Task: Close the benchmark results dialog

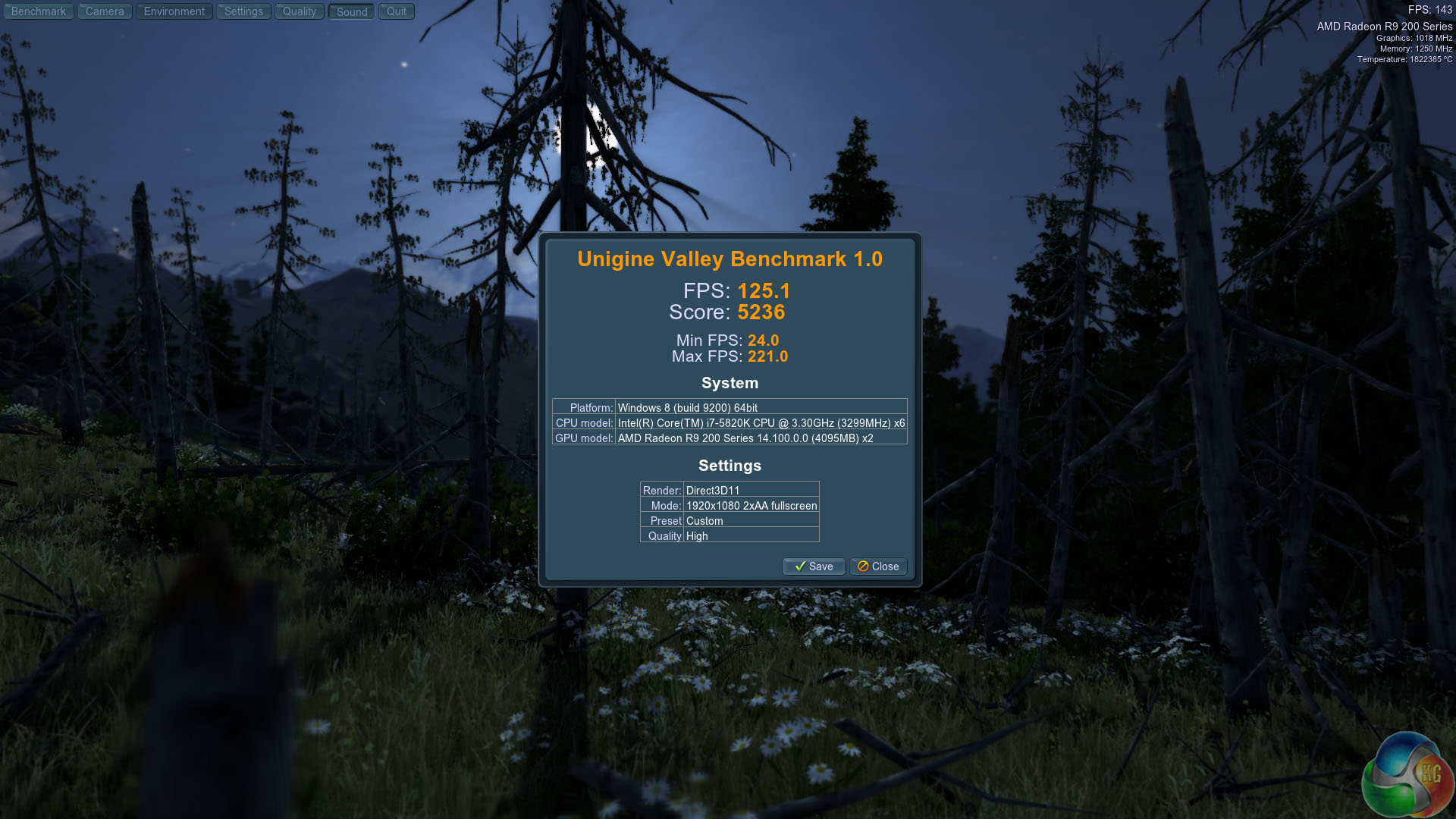Action: (878, 566)
